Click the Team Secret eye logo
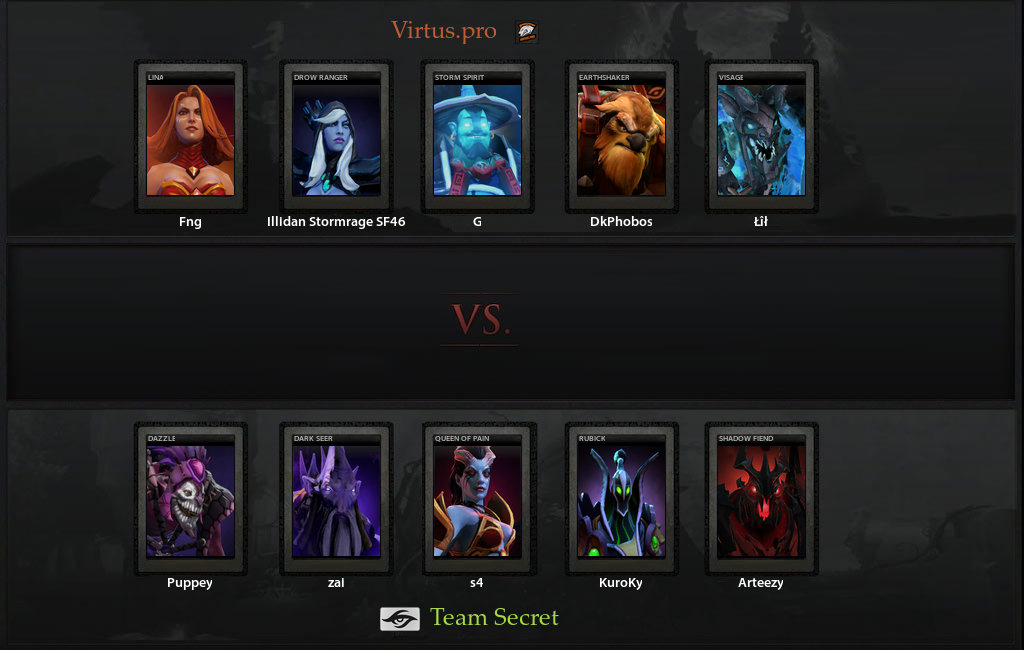 click(399, 619)
